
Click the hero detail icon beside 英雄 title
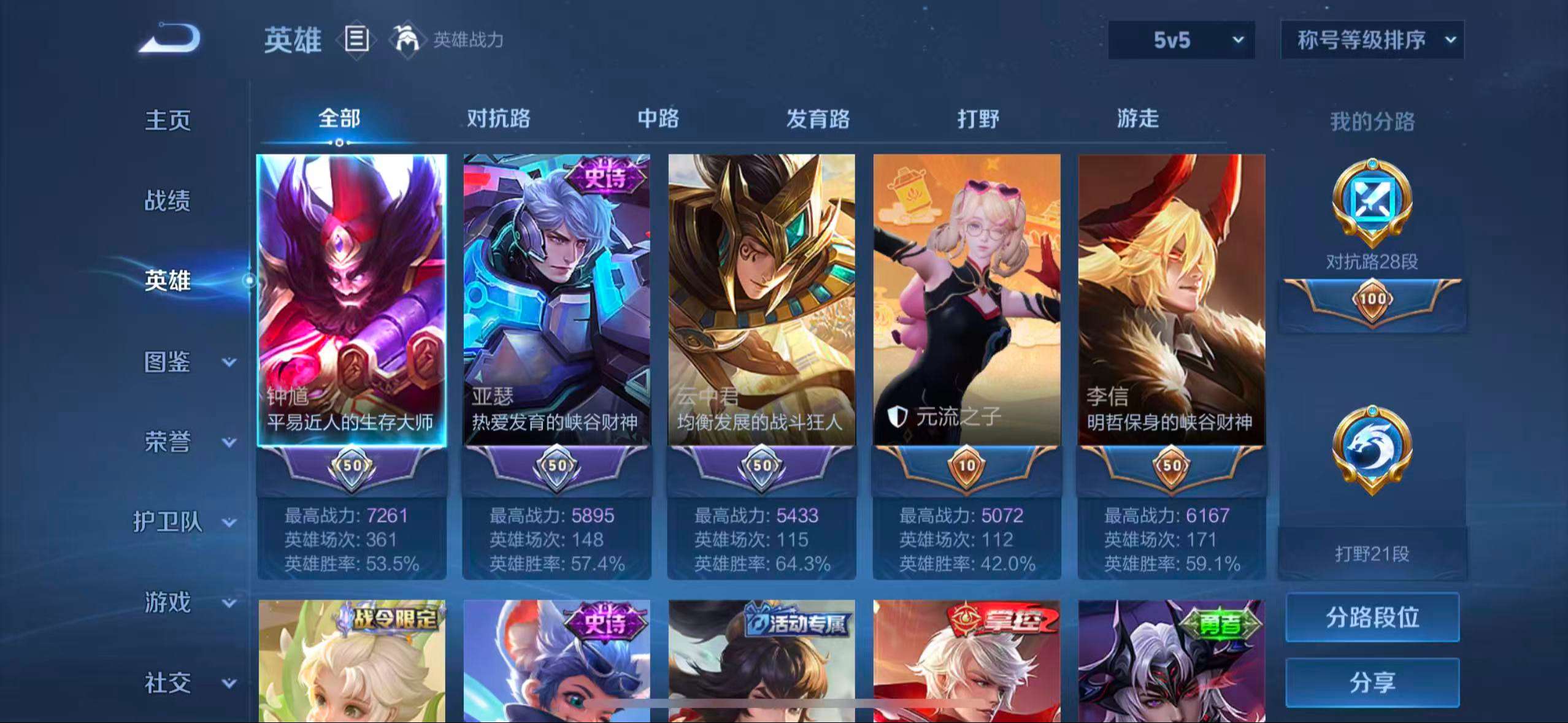pyautogui.click(x=356, y=40)
